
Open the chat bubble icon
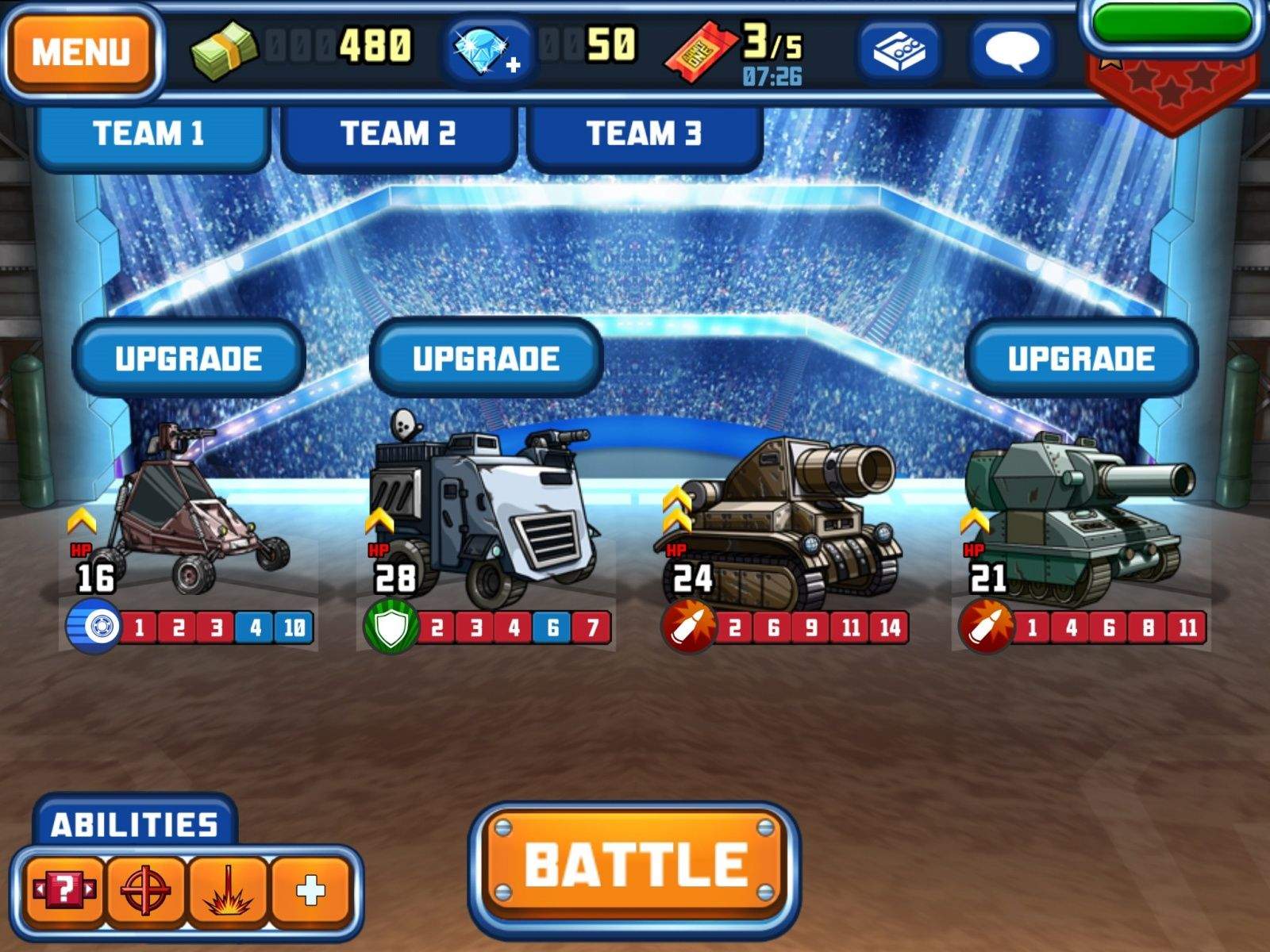[1014, 49]
